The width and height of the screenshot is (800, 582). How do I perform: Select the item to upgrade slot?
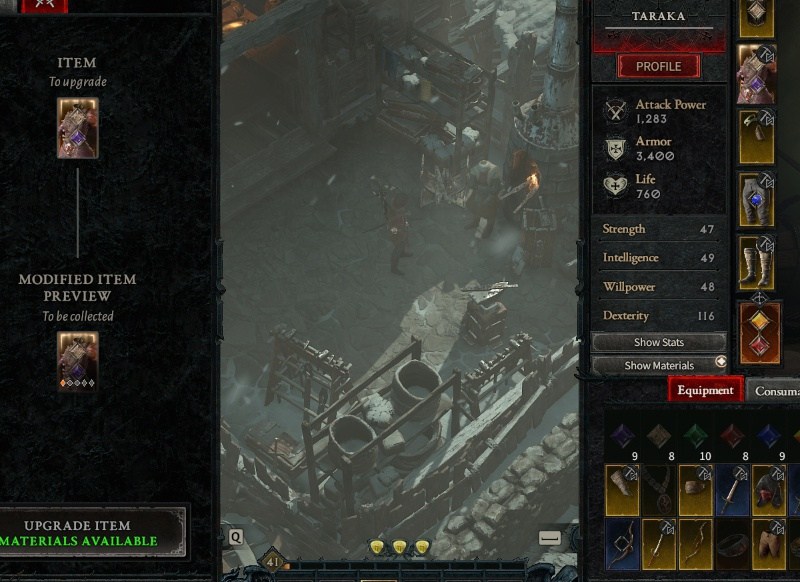(77, 128)
